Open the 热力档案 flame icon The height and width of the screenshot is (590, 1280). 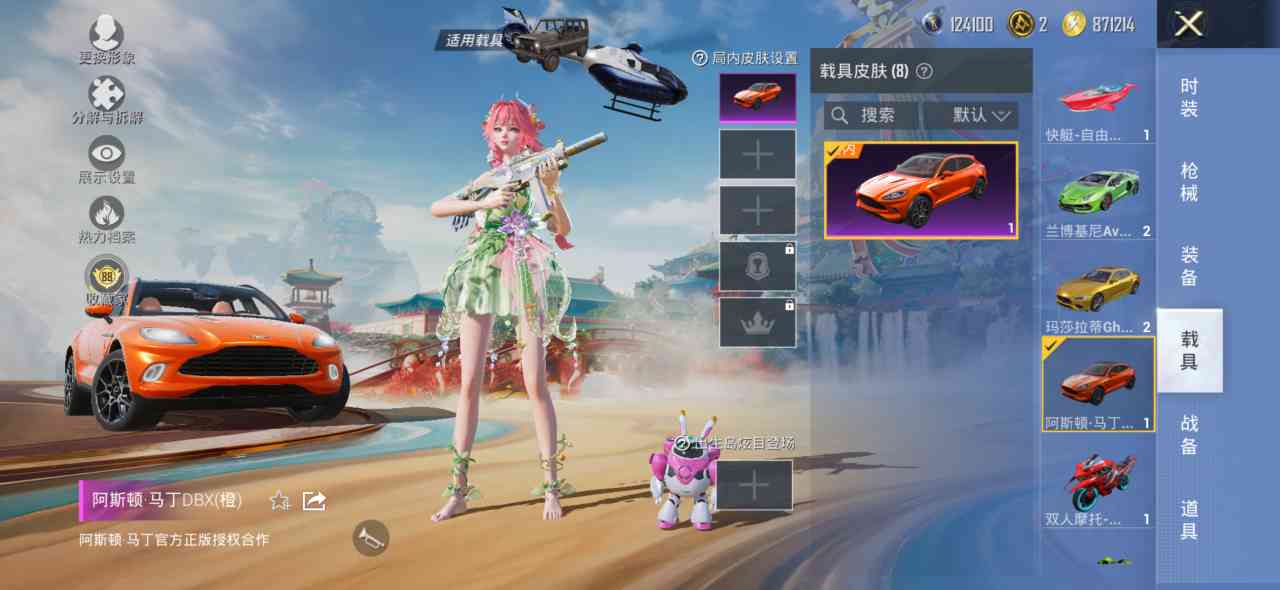(x=107, y=220)
